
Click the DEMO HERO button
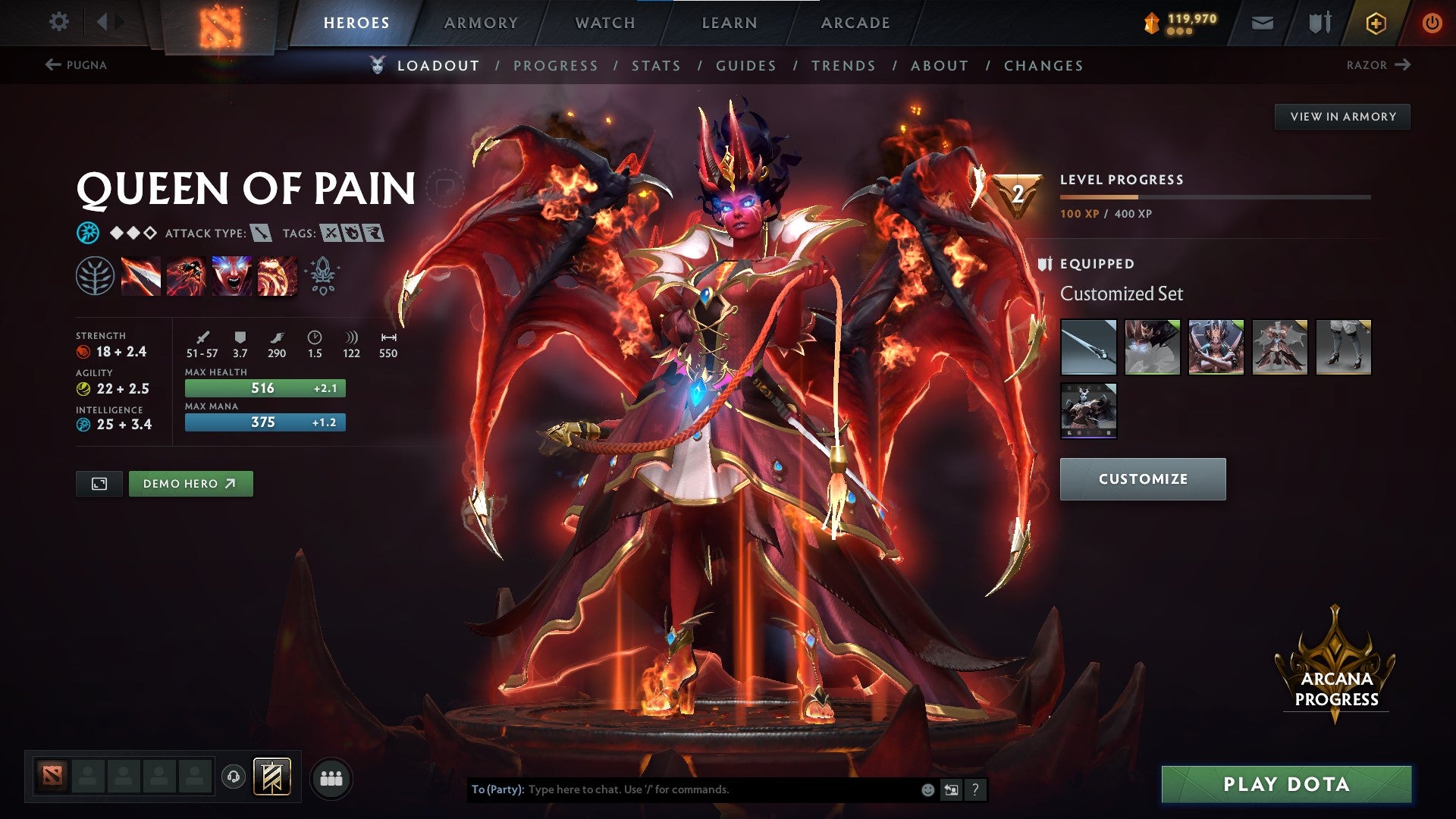(x=190, y=483)
